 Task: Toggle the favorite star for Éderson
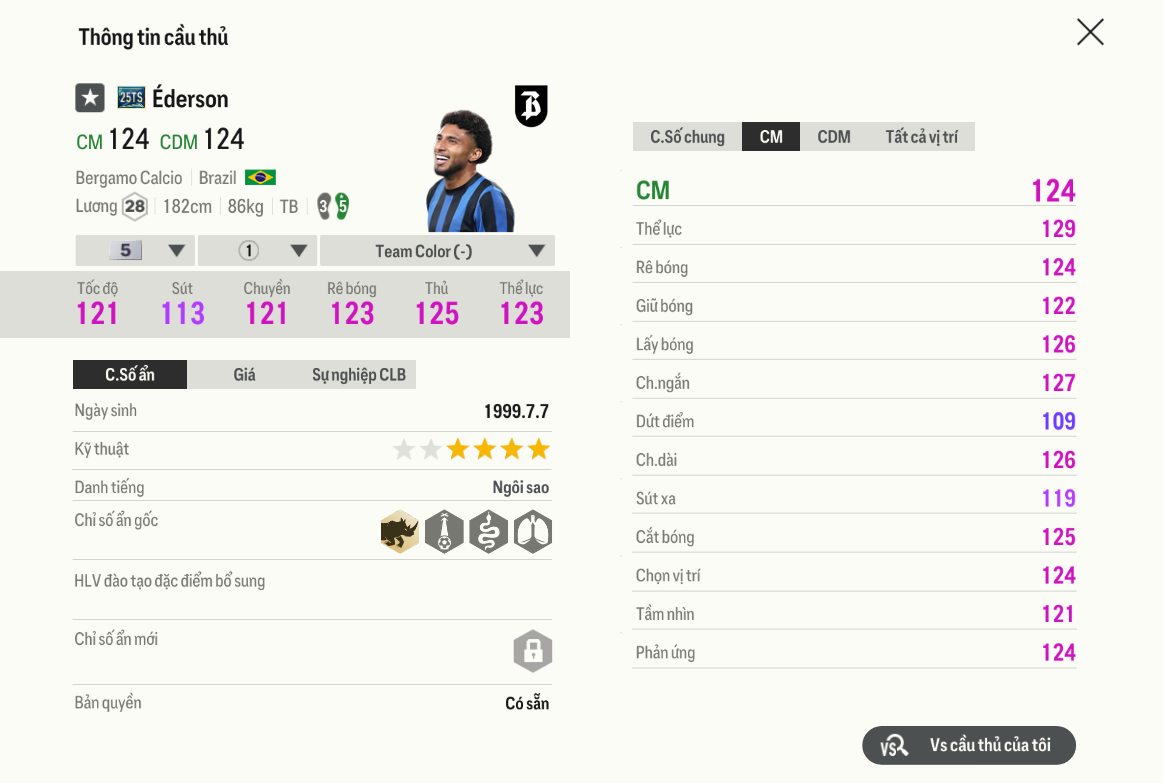tap(90, 98)
